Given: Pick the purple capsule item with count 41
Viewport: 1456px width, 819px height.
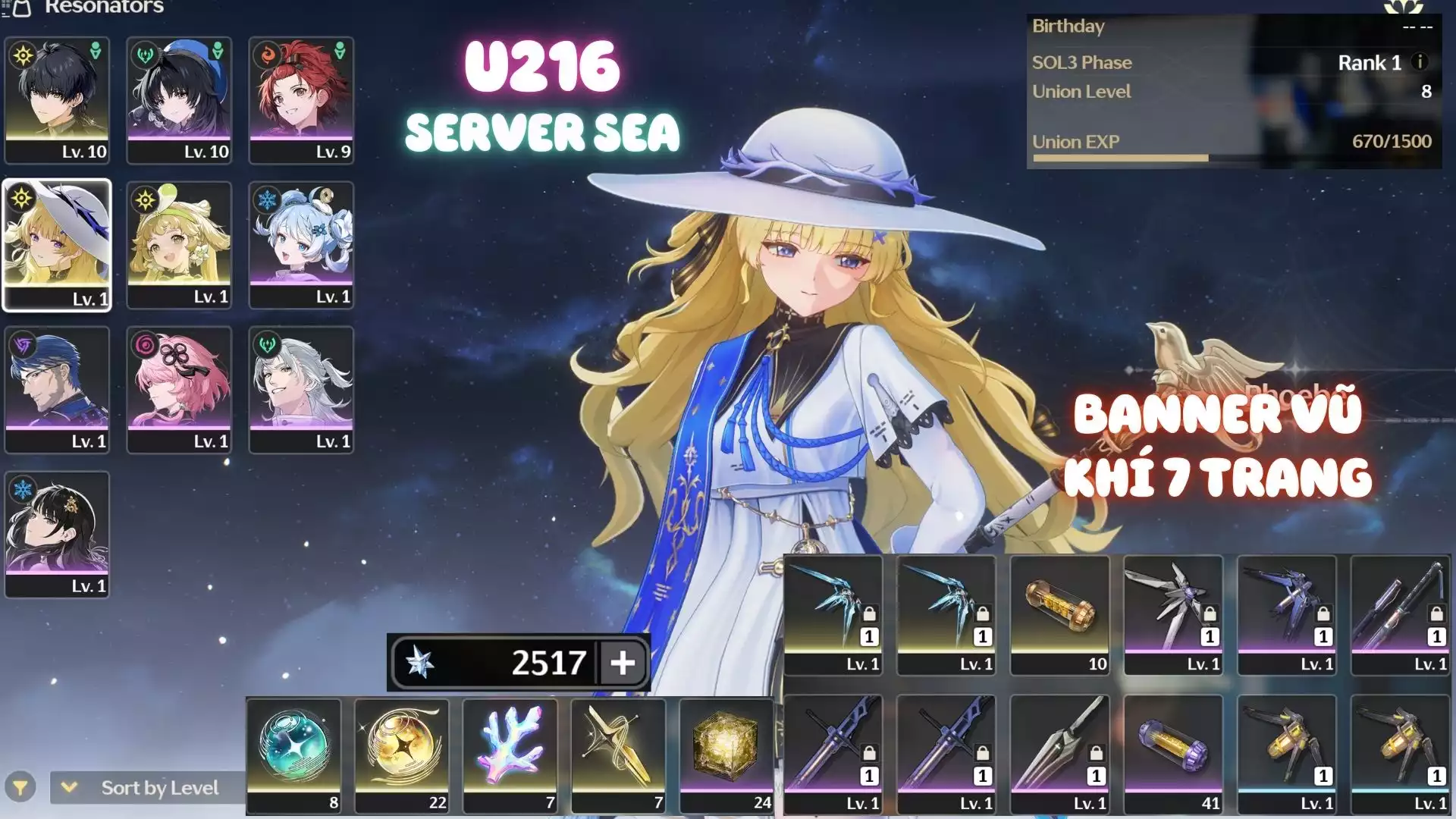Looking at the screenshot, I should (1172, 755).
